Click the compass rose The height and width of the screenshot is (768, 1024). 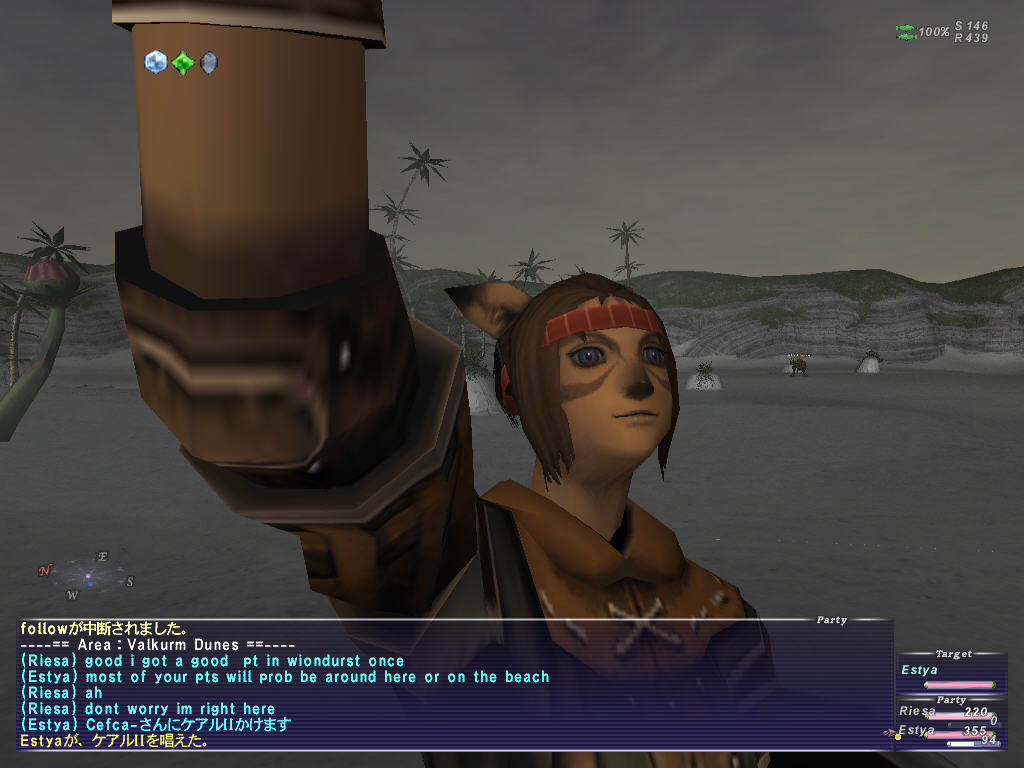coord(87,576)
